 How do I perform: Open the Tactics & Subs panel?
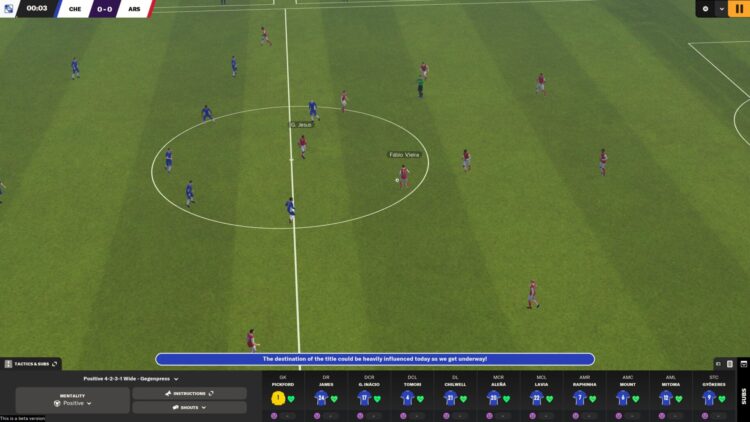point(30,364)
